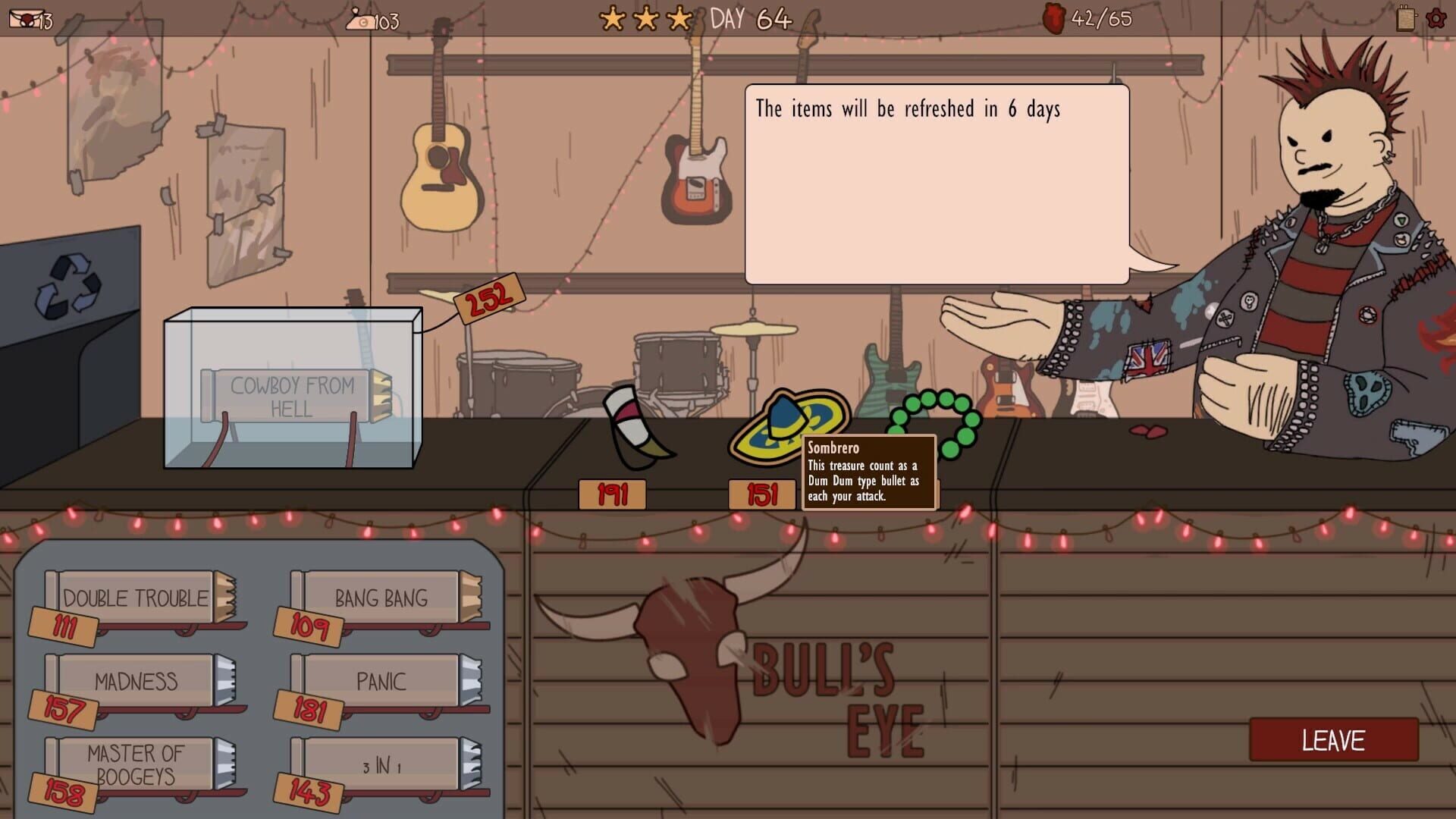Viewport: 1456px width, 819px height.
Task: Select the Madness bullet box
Action: pos(136,682)
